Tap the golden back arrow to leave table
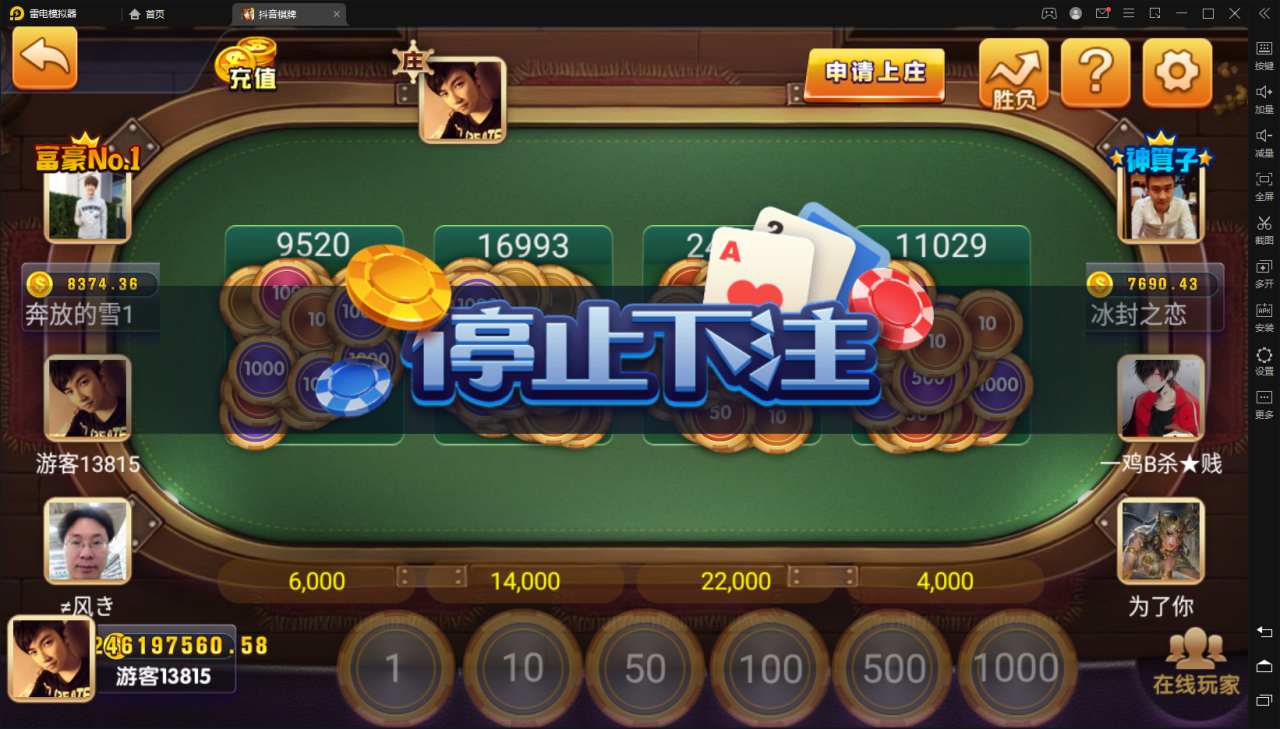The width and height of the screenshot is (1280, 729). coord(44,58)
